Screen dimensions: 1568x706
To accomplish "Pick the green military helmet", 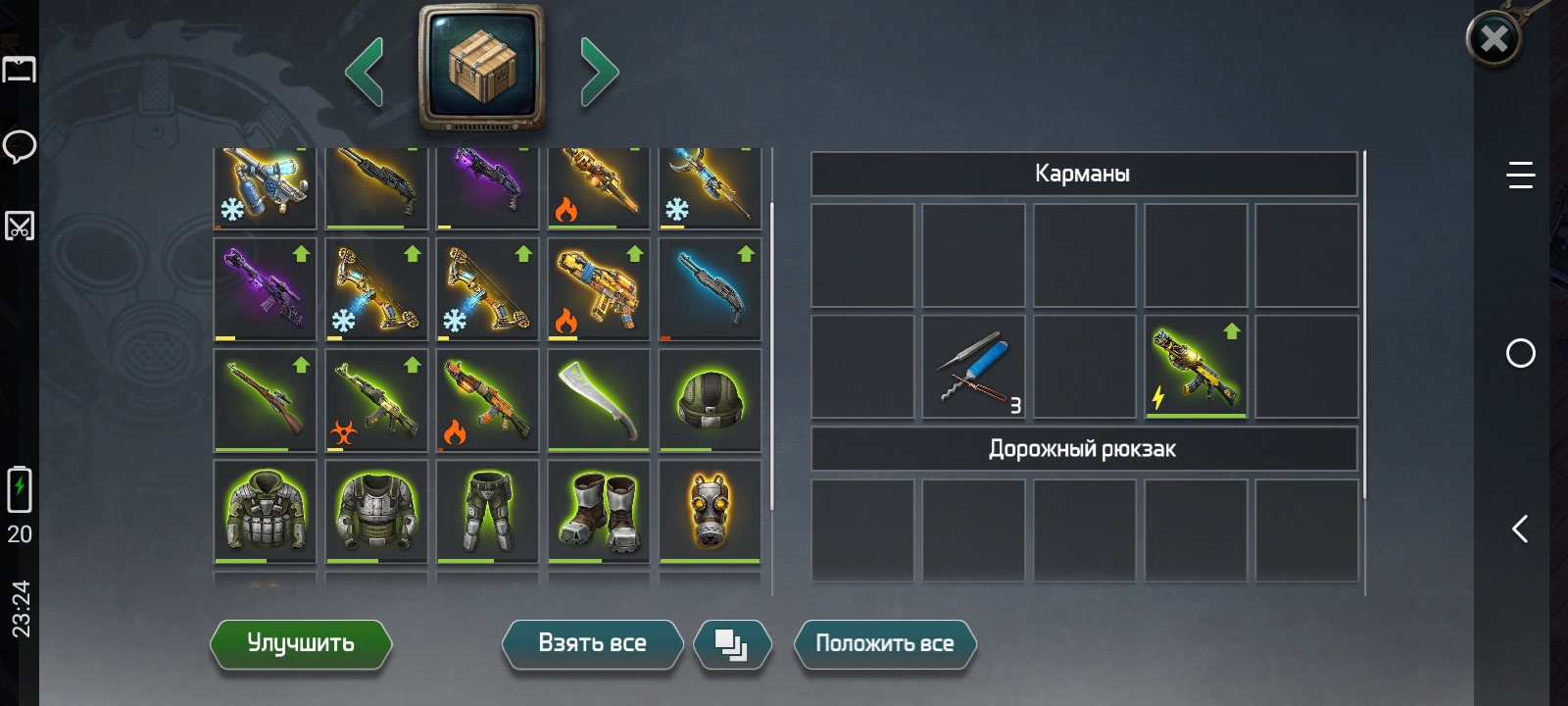I will [x=710, y=400].
